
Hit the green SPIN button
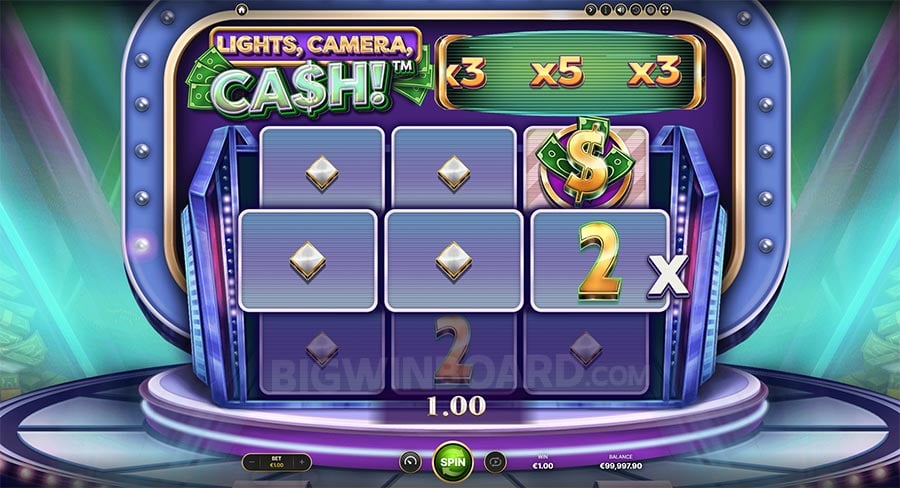[x=452, y=462]
